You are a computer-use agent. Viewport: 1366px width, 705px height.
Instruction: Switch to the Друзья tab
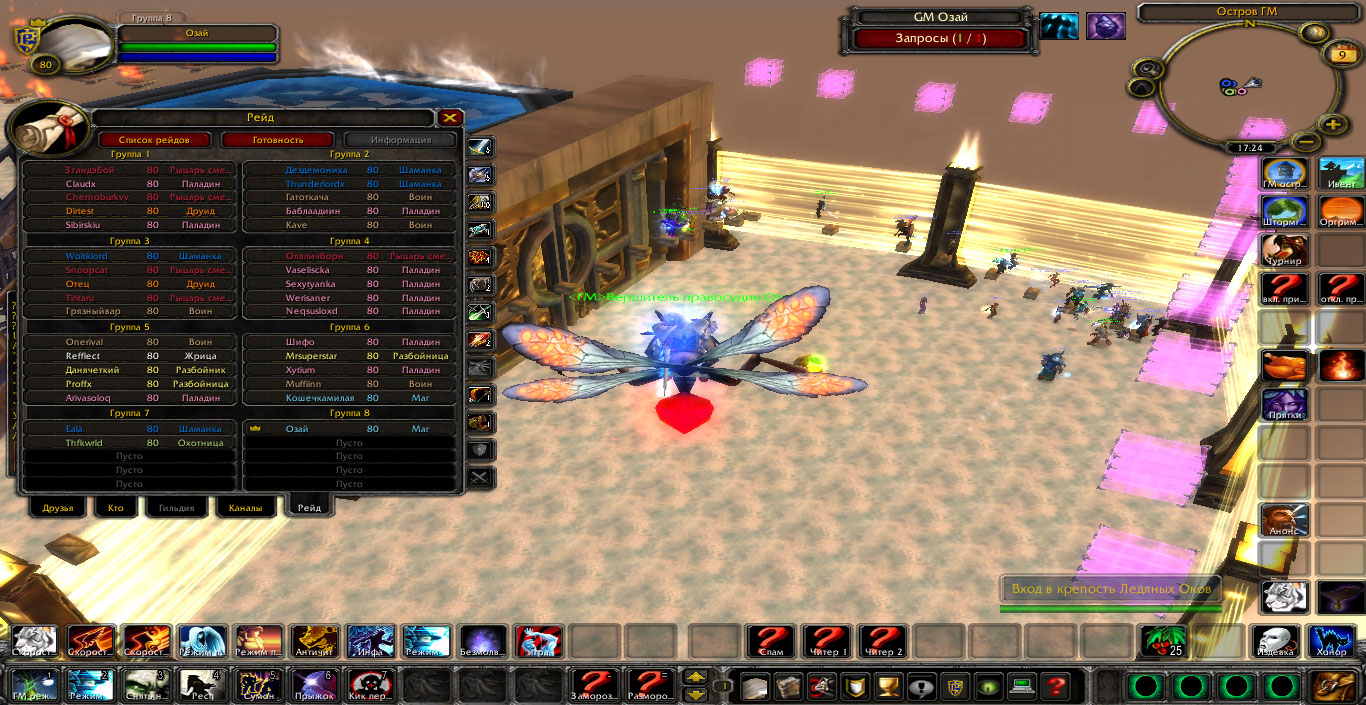(58, 508)
